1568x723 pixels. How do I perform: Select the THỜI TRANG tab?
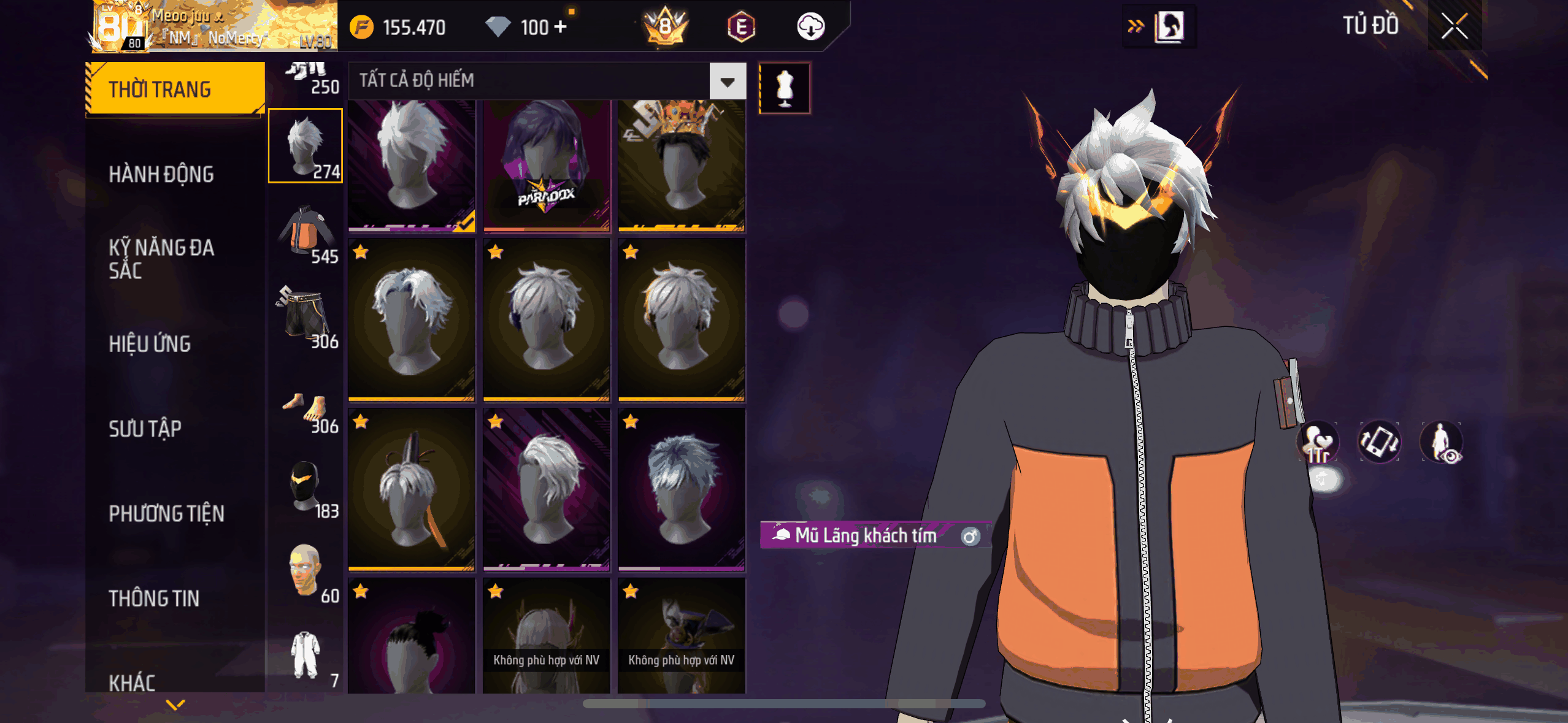(x=159, y=90)
